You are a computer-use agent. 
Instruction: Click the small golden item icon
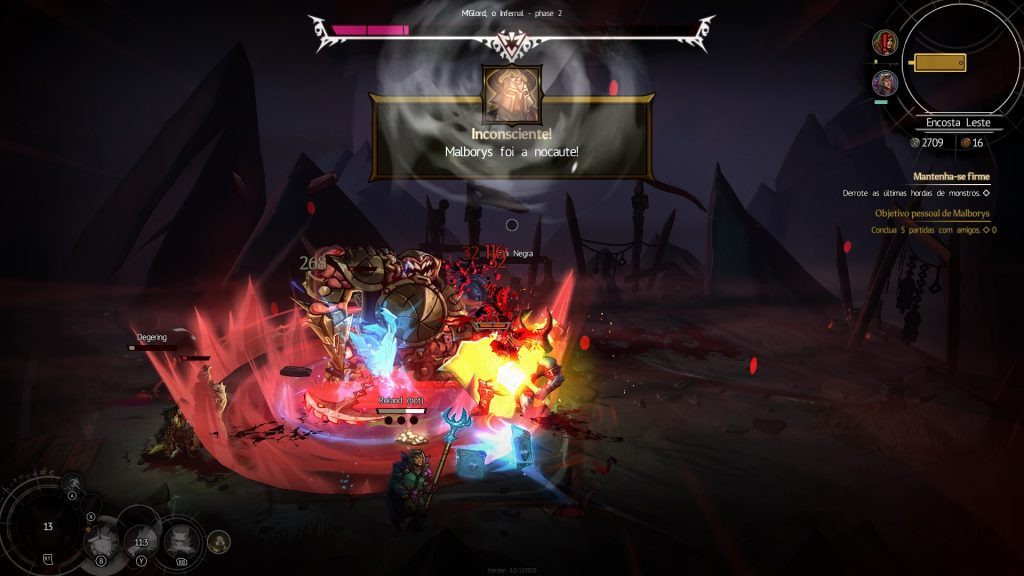click(x=218, y=542)
